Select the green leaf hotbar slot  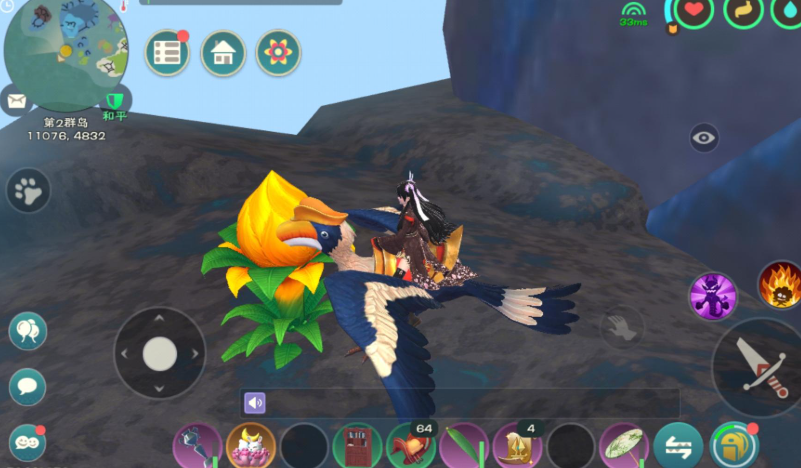coord(465,446)
